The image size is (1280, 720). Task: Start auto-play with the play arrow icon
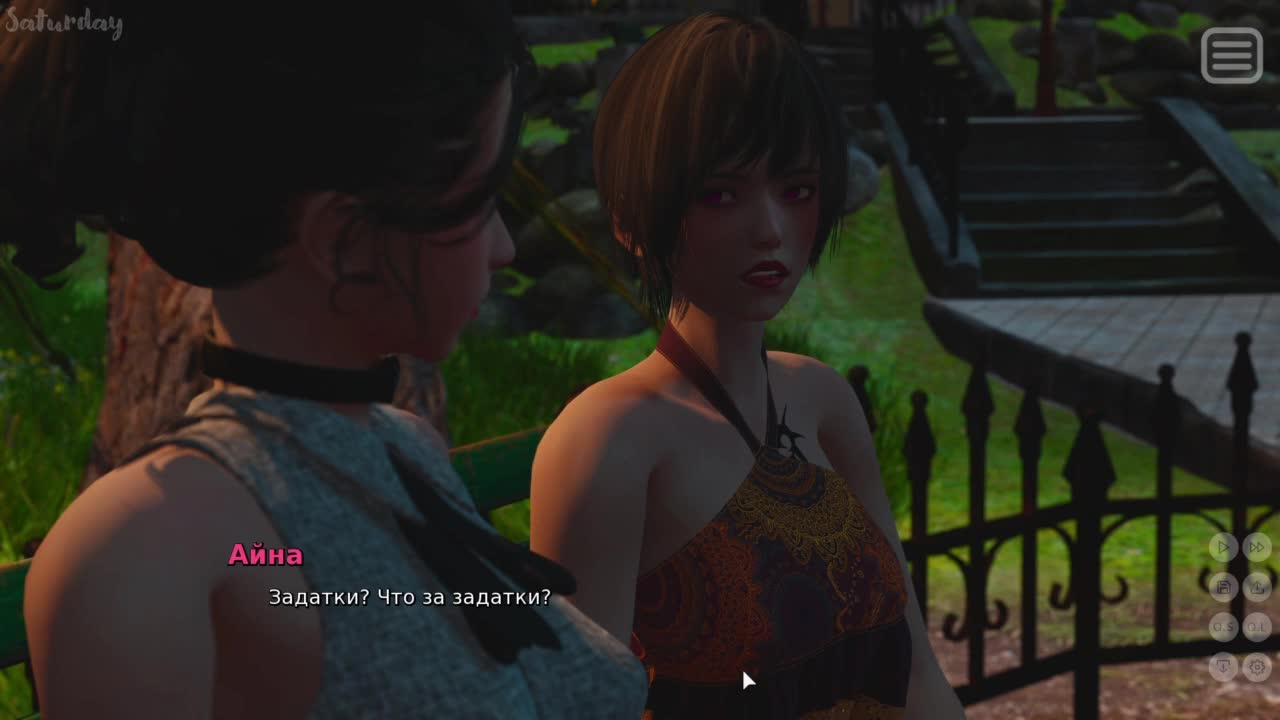pos(1223,547)
